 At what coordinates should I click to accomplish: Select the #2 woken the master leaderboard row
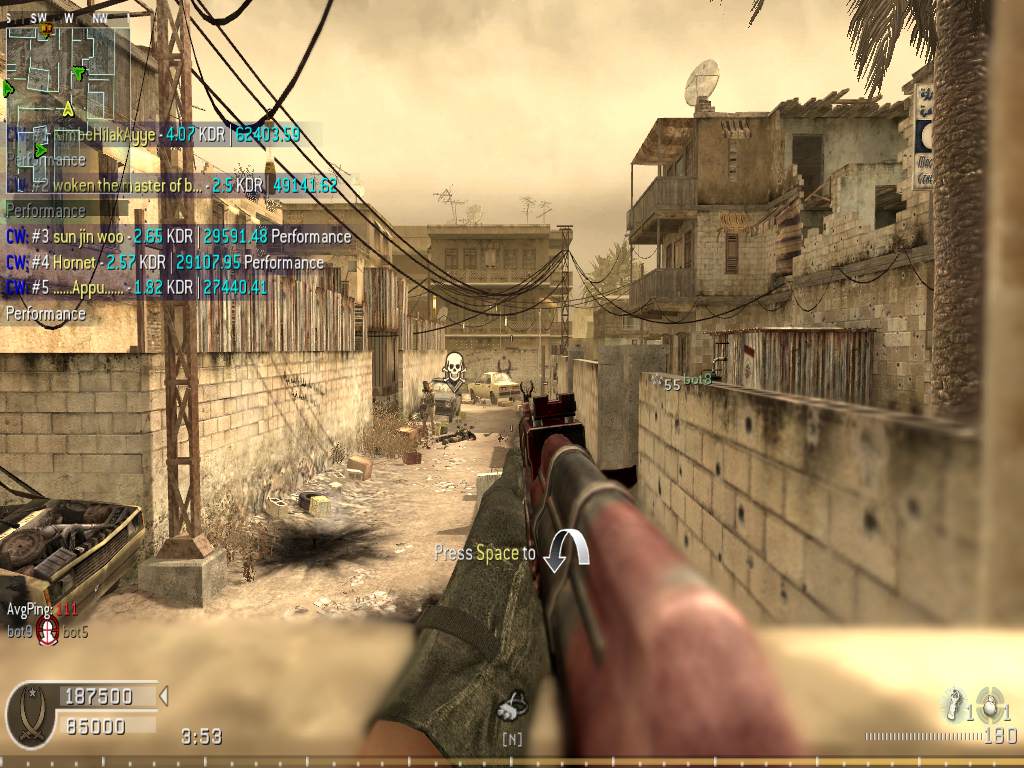(x=172, y=185)
